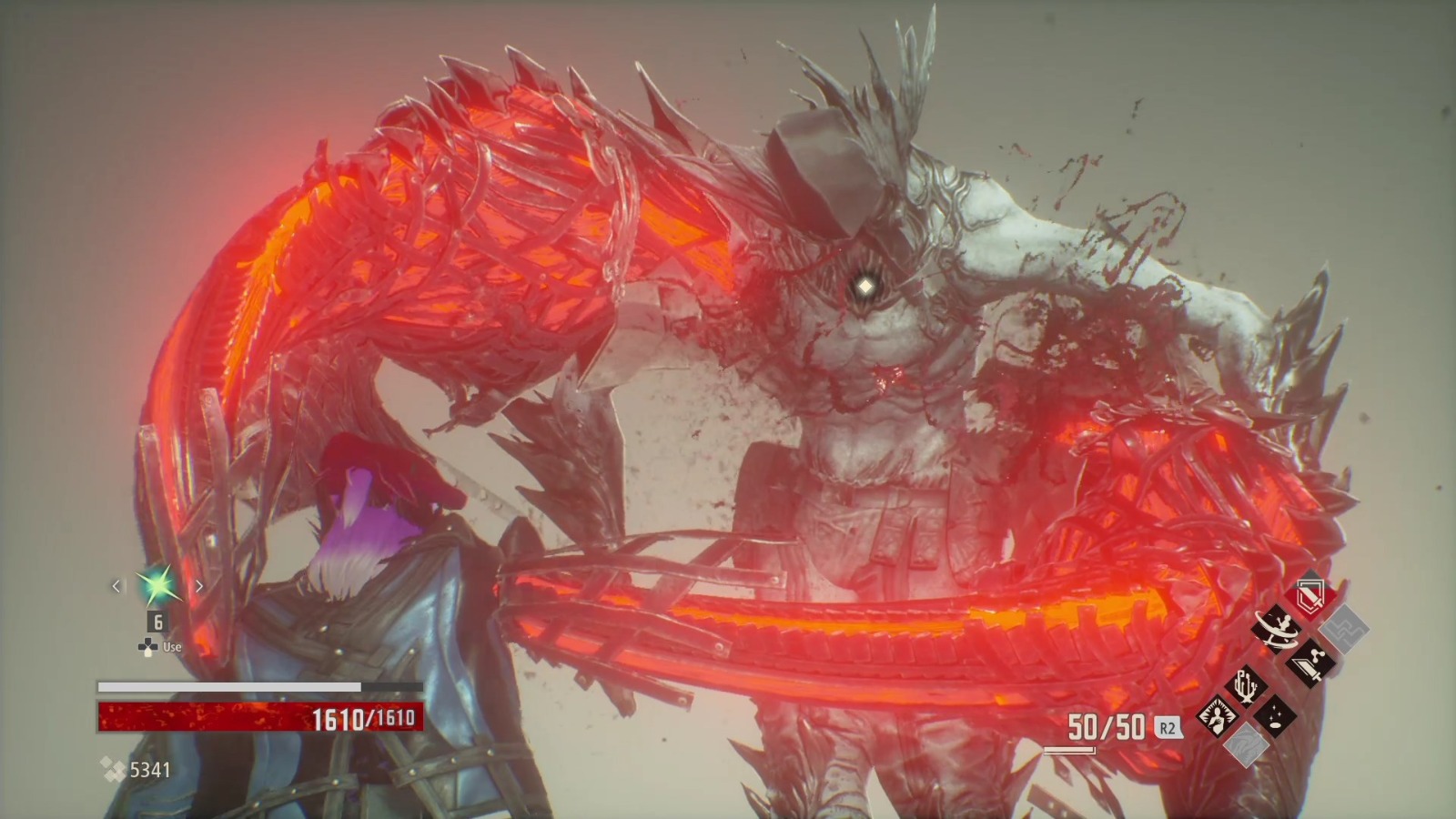The image size is (1456, 819).
Task: Click right arrow to cycle next item
Action: (199, 587)
